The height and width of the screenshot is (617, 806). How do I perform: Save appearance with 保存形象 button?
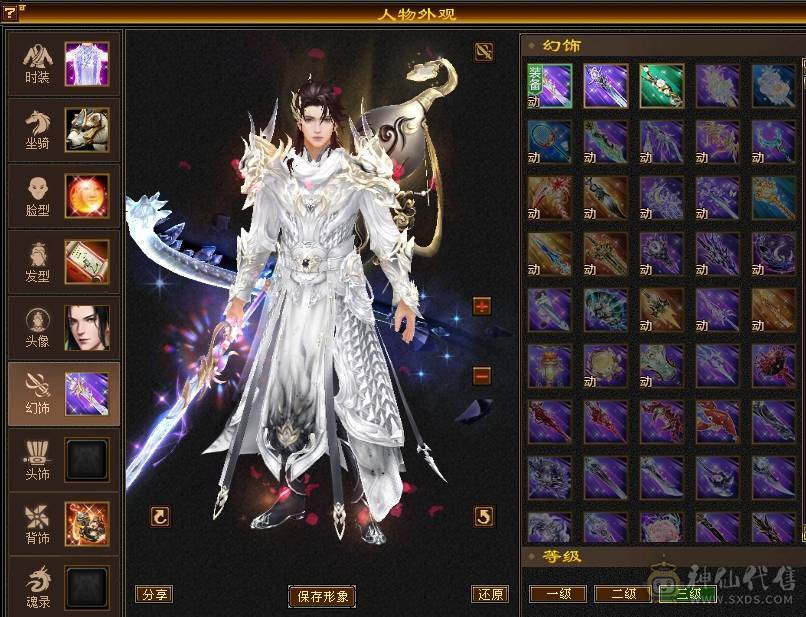coord(322,596)
